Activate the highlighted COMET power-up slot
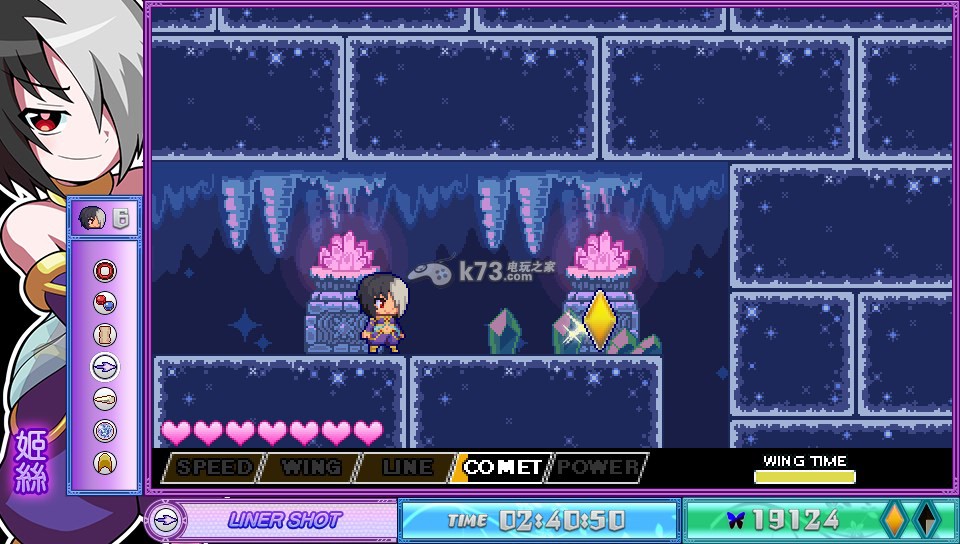Screen dimensions: 960x544 pos(502,467)
